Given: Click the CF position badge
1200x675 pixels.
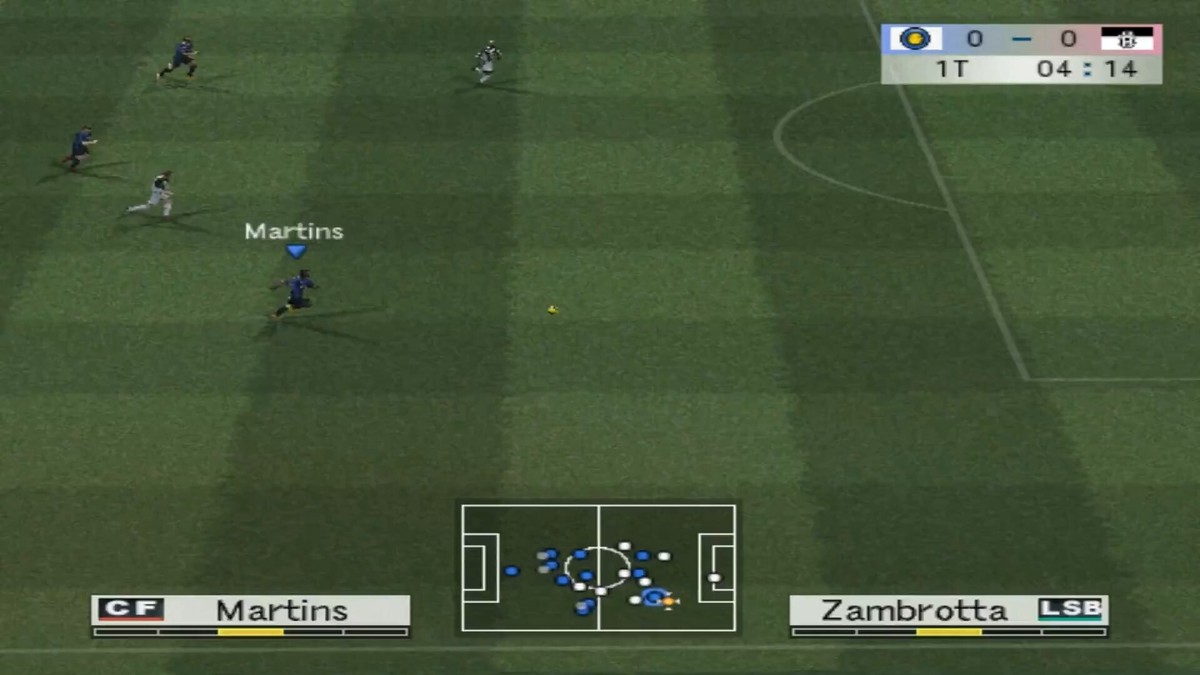Looking at the screenshot, I should point(130,609).
